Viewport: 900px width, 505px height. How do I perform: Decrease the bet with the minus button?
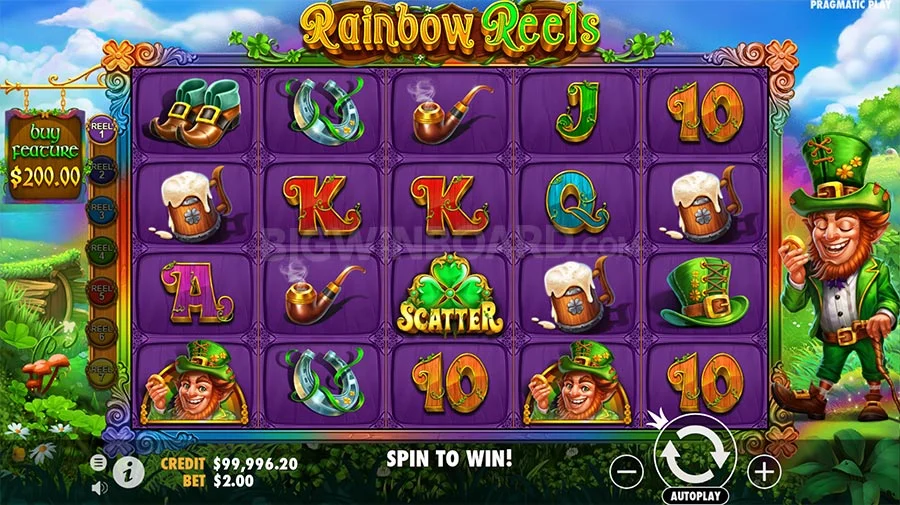(626, 471)
